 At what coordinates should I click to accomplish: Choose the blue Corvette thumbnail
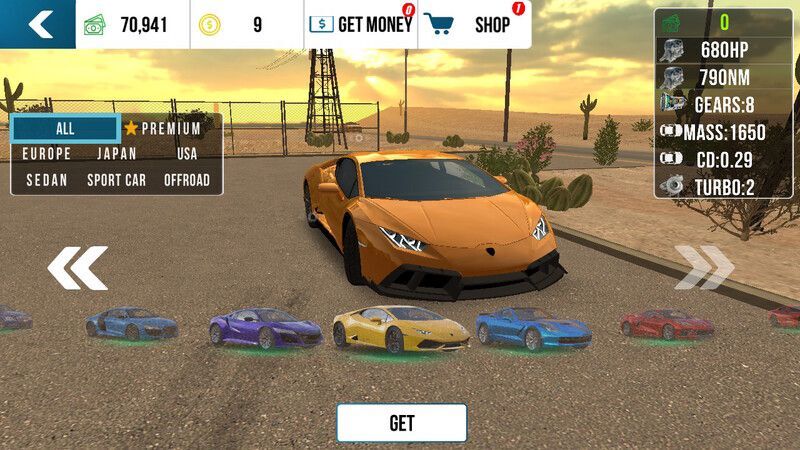pos(533,327)
